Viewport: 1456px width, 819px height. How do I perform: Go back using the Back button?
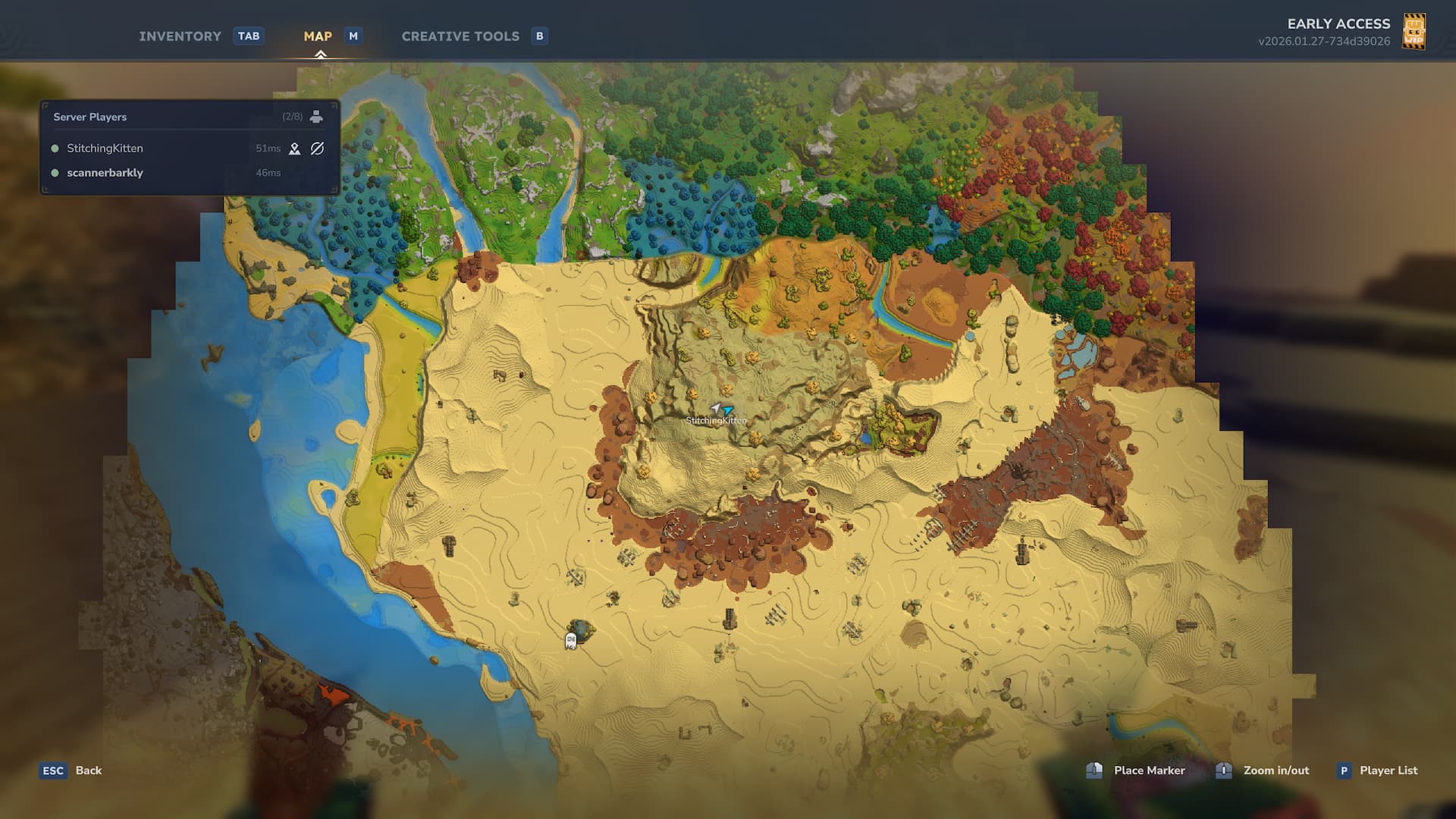click(x=88, y=770)
